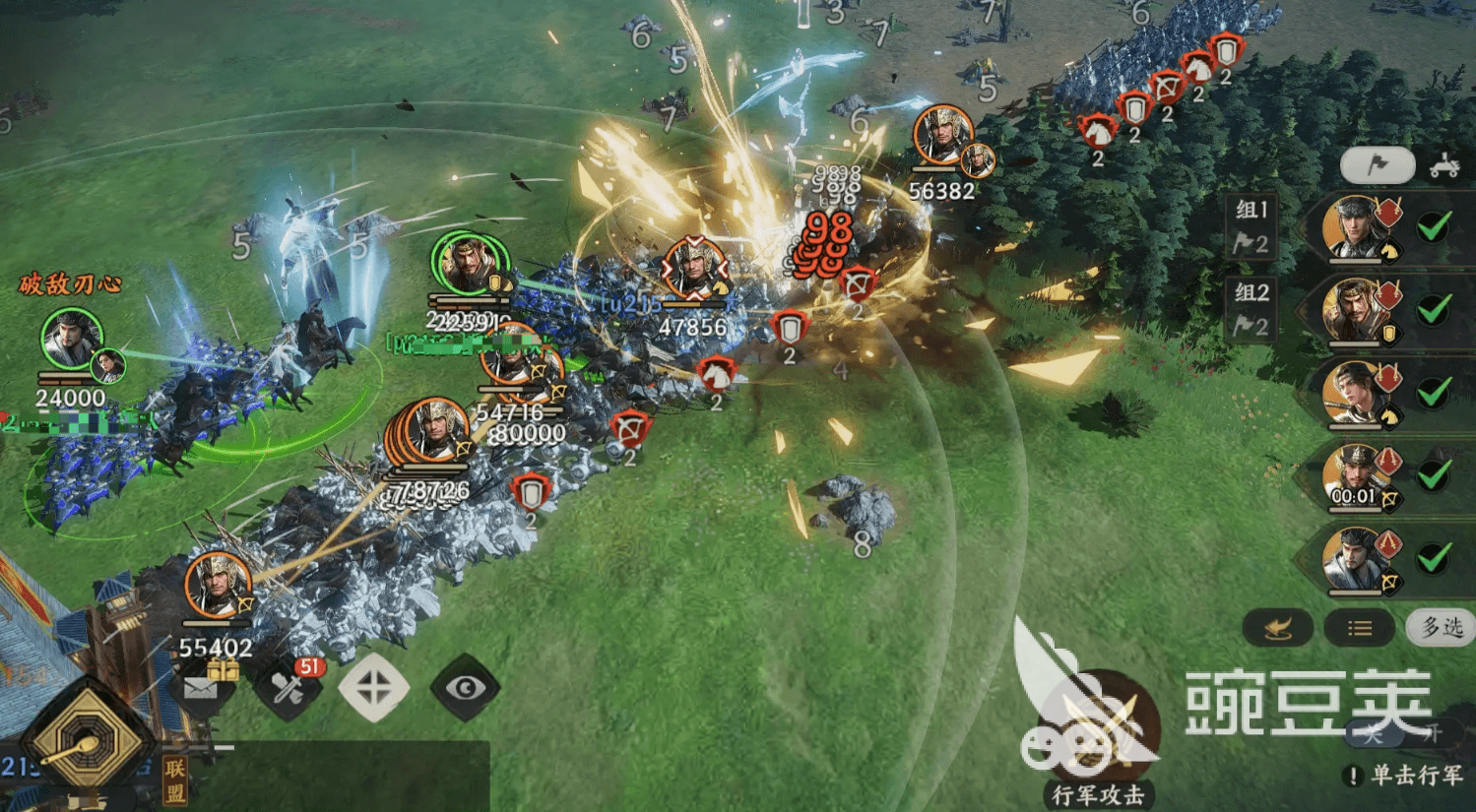
Task: Open the bagua compass button
Action: click(x=87, y=740)
